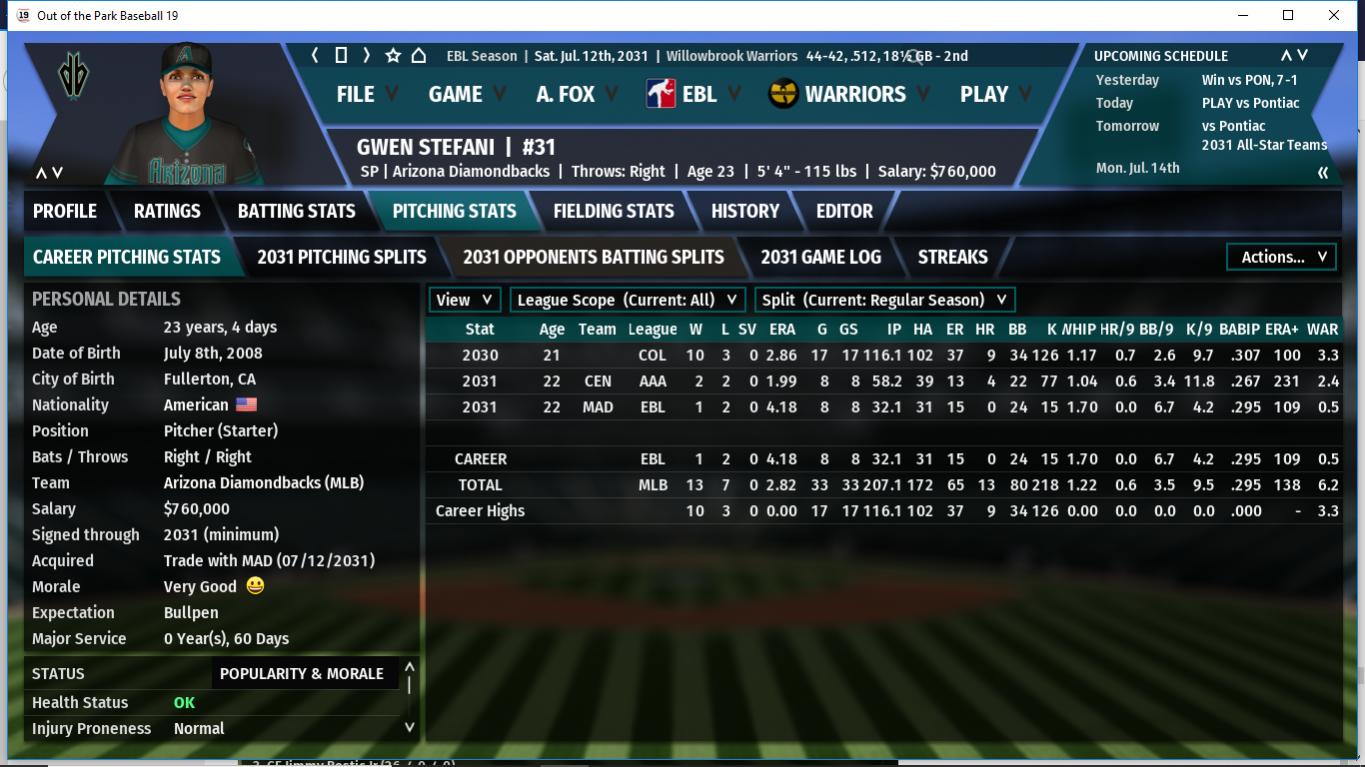
Task: Show the STREAKS sub-tab
Action: pyautogui.click(x=952, y=257)
